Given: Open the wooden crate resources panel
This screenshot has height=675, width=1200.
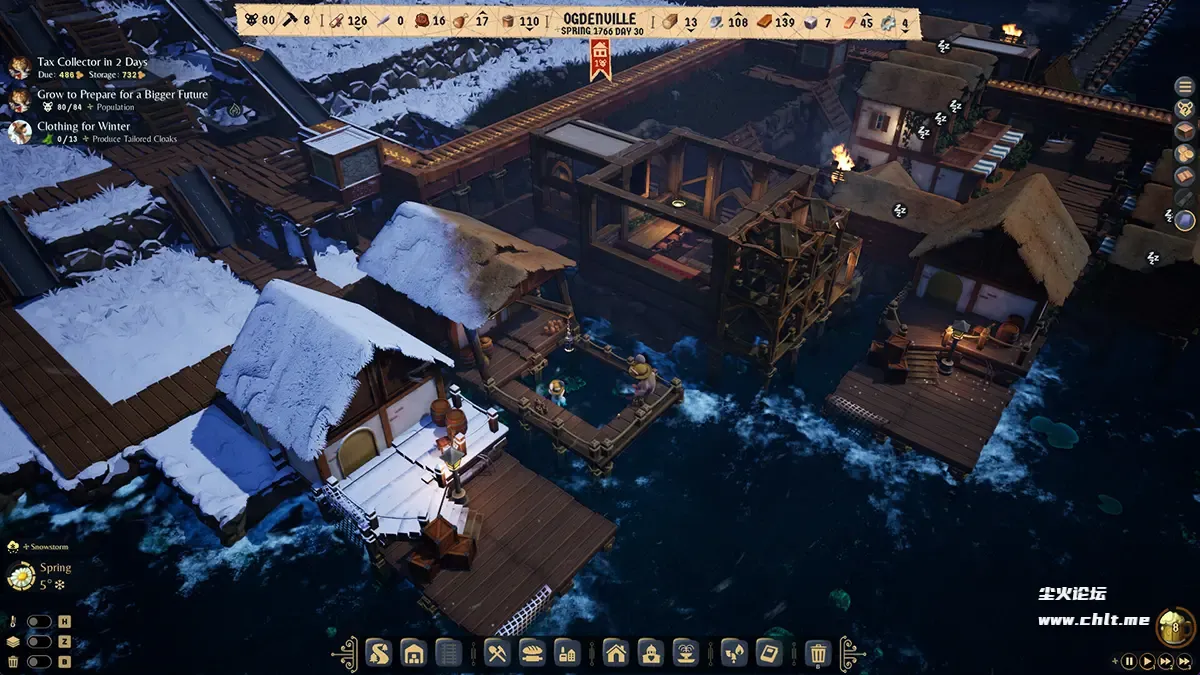Looking at the screenshot, I should [1184, 130].
